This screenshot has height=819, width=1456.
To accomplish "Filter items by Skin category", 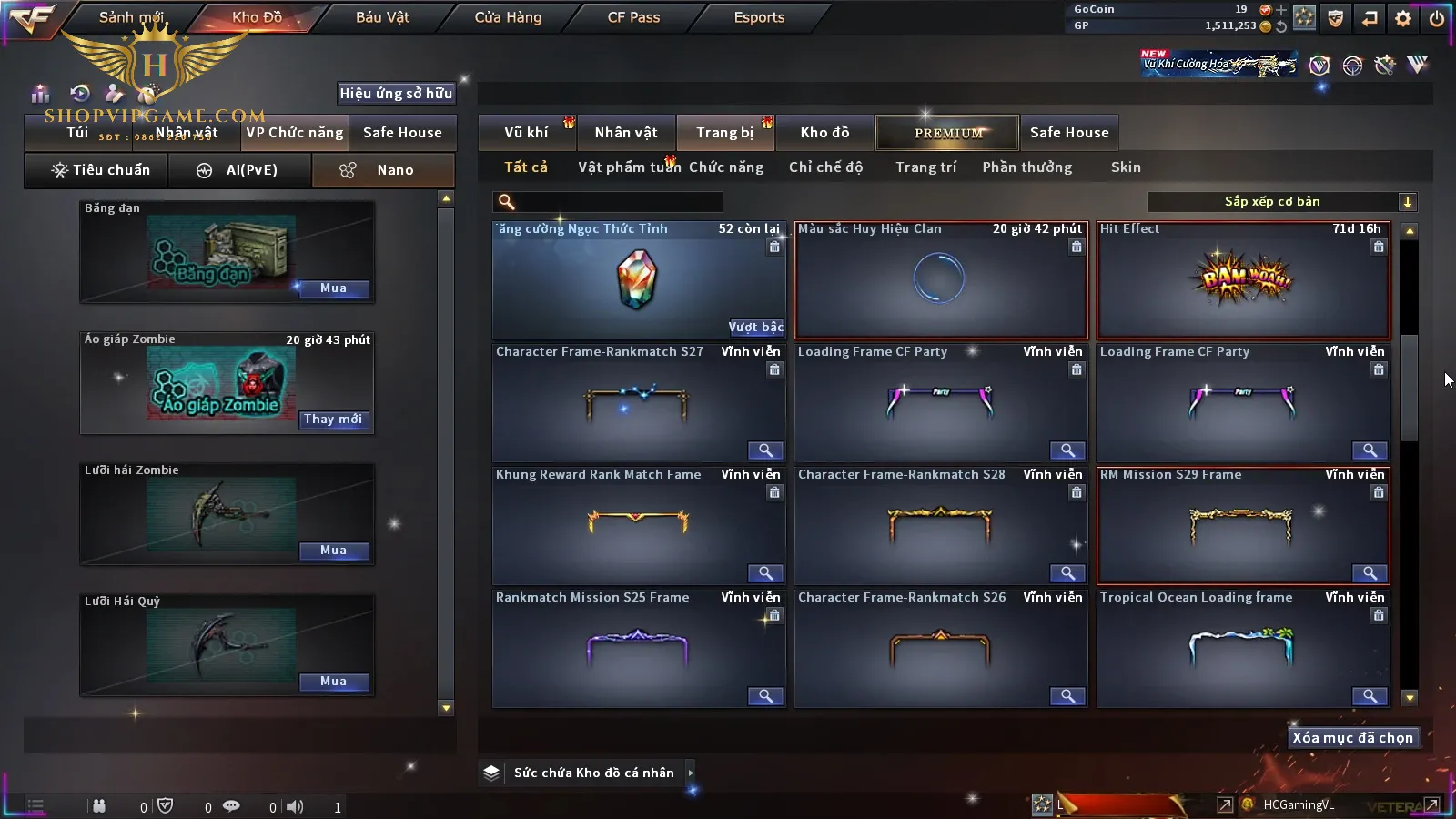I will [x=1126, y=167].
